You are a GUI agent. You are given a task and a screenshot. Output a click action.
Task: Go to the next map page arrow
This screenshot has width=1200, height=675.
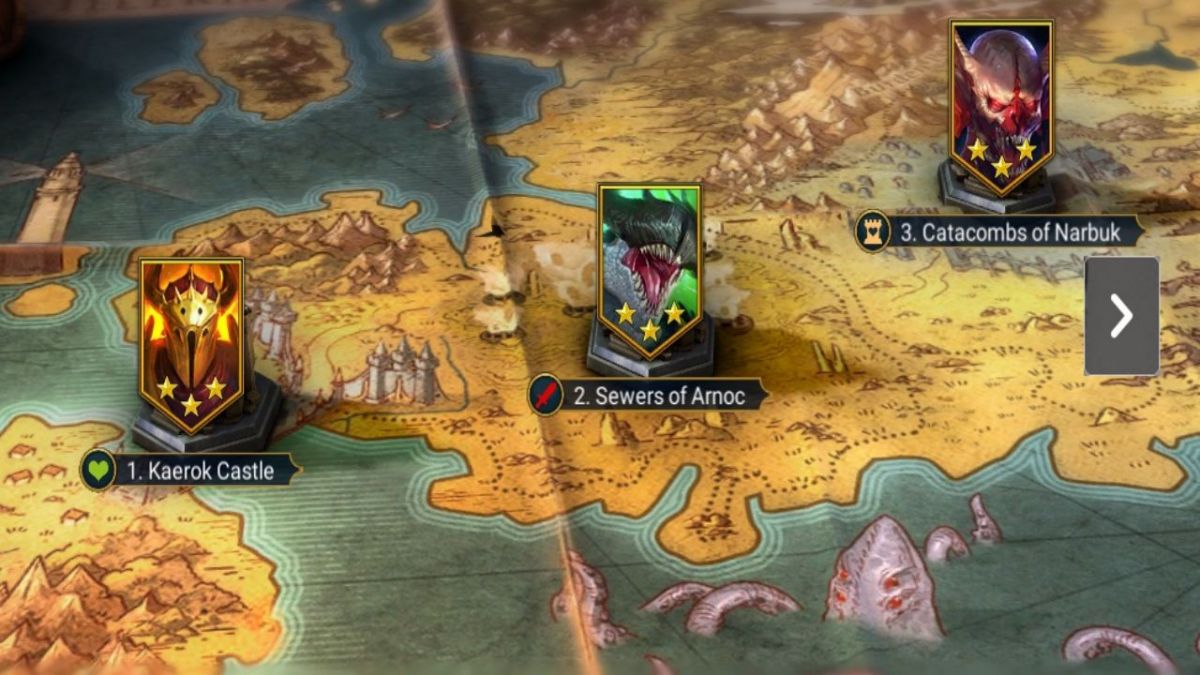(1121, 316)
